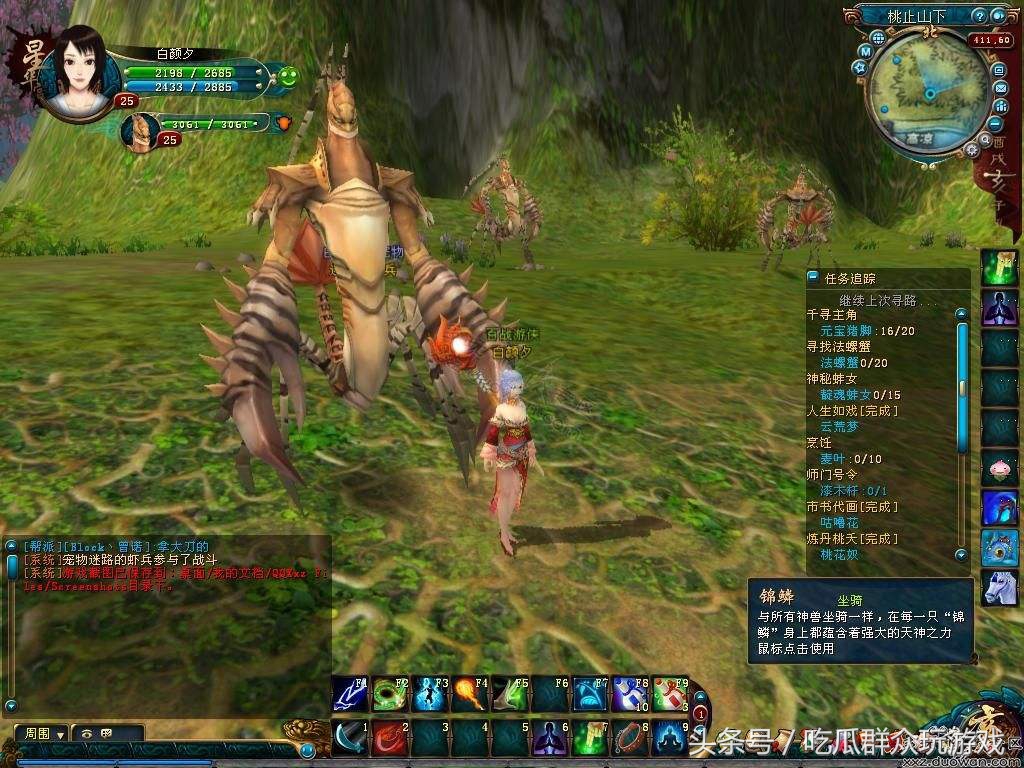Use the green ring skill in slot F2
Screen dimensions: 1024x768
pos(389,693)
